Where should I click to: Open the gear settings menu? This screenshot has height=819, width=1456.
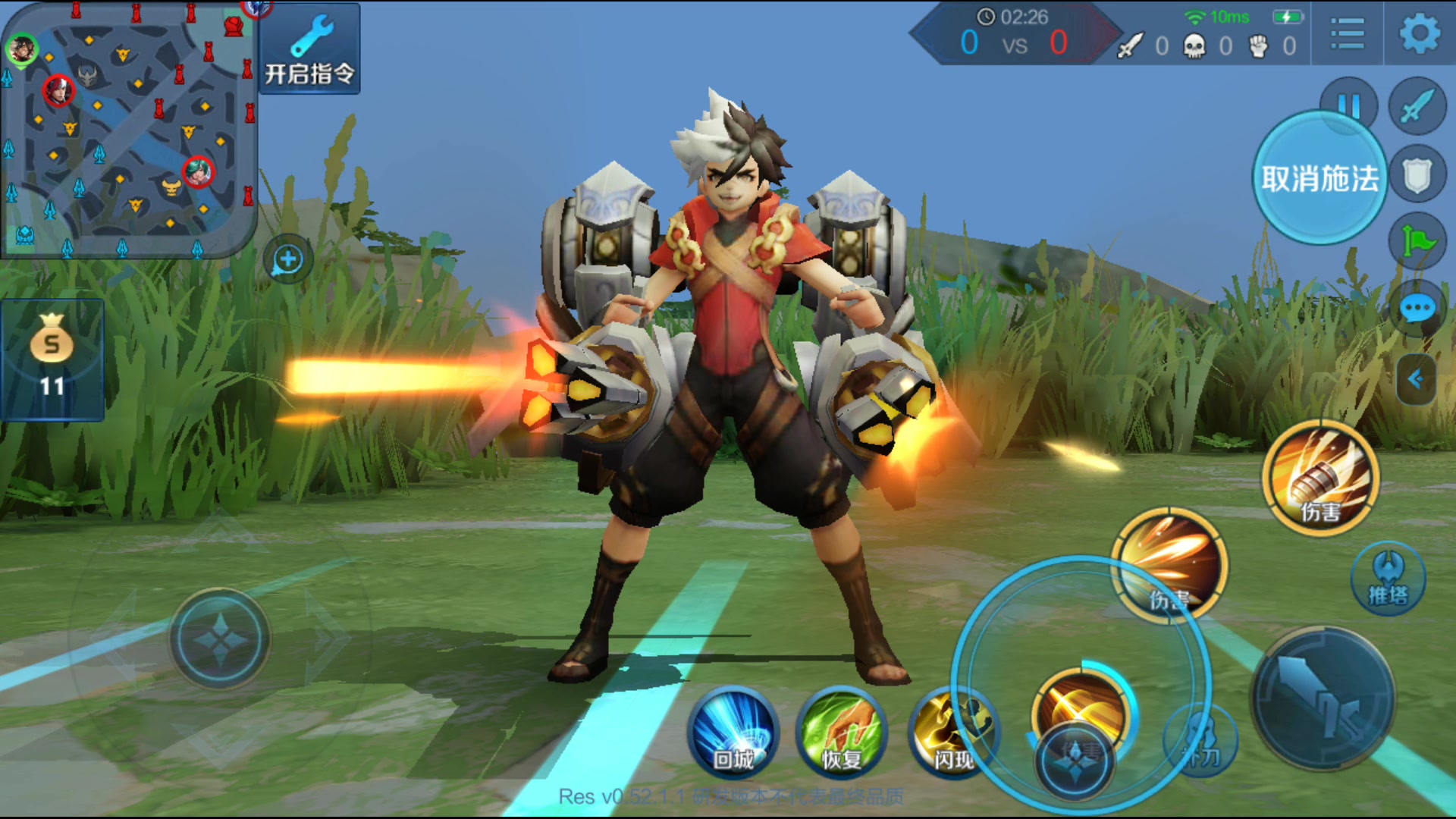pyautogui.click(x=1419, y=34)
